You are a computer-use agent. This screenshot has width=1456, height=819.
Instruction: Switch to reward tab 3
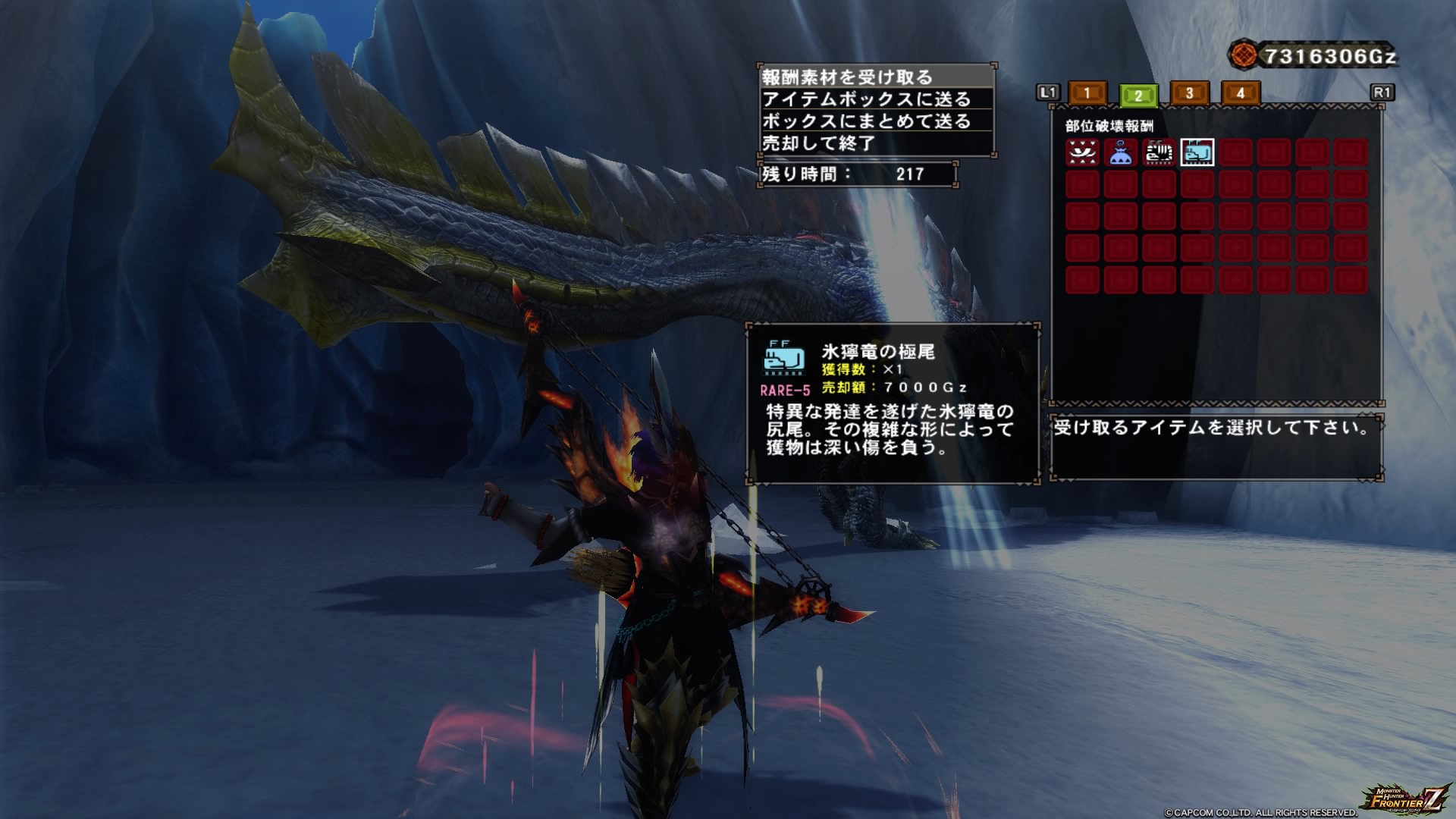coord(1189,93)
